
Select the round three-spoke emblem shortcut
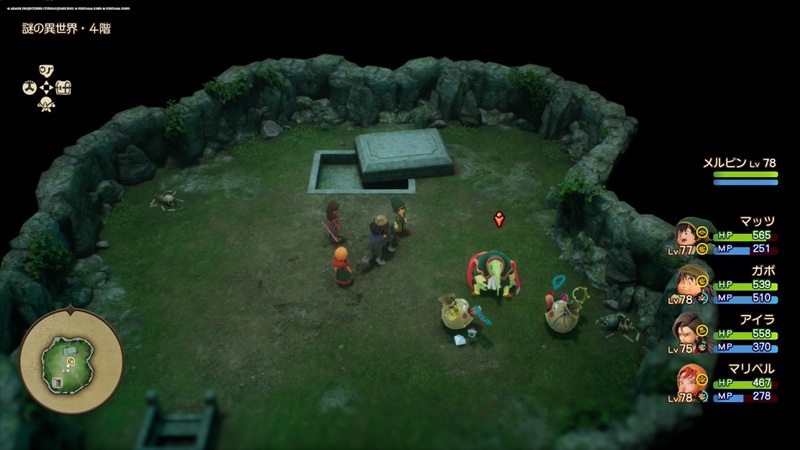29,87
